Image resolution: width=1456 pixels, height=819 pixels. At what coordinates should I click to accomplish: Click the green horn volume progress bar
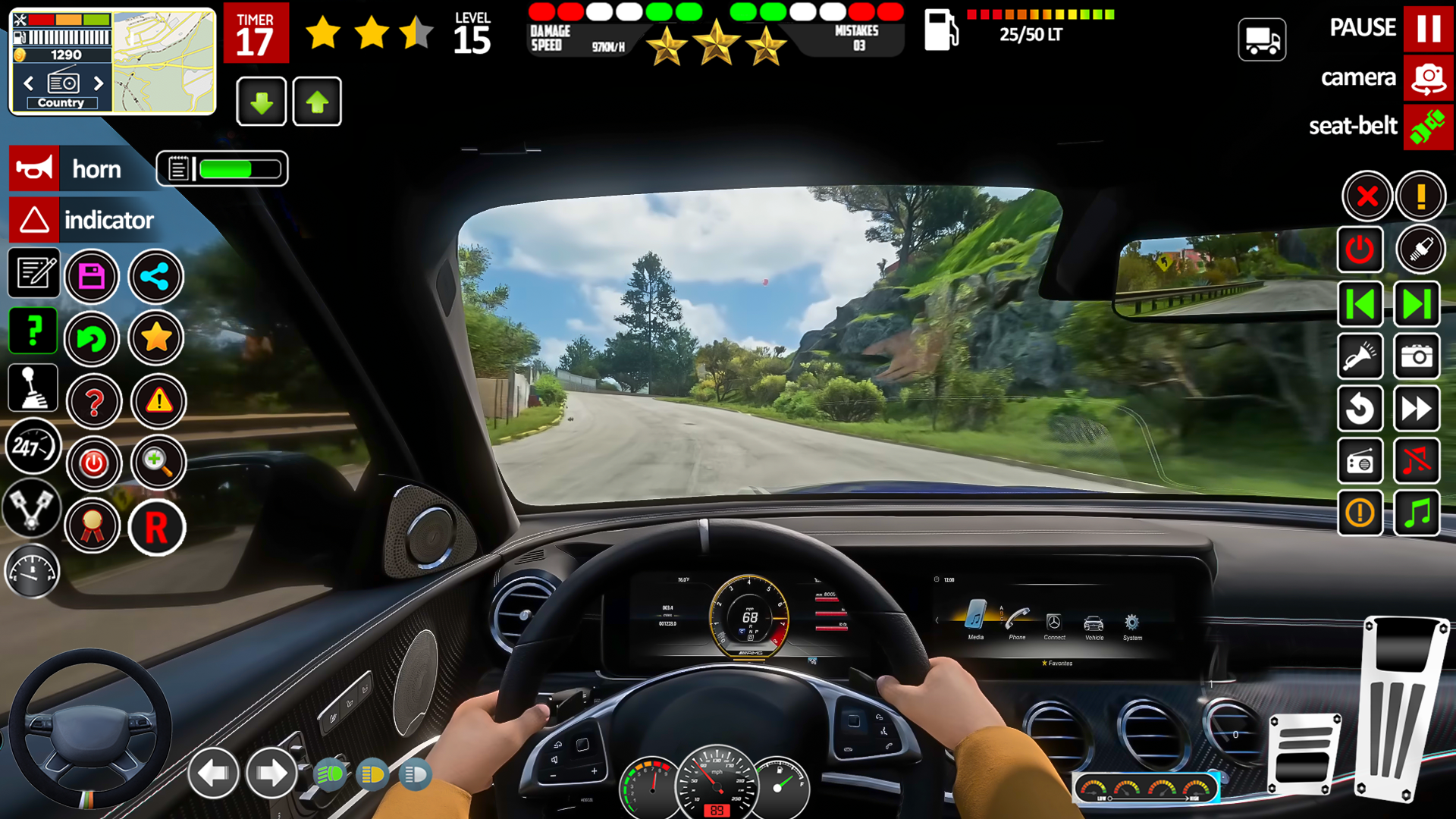pos(235,168)
